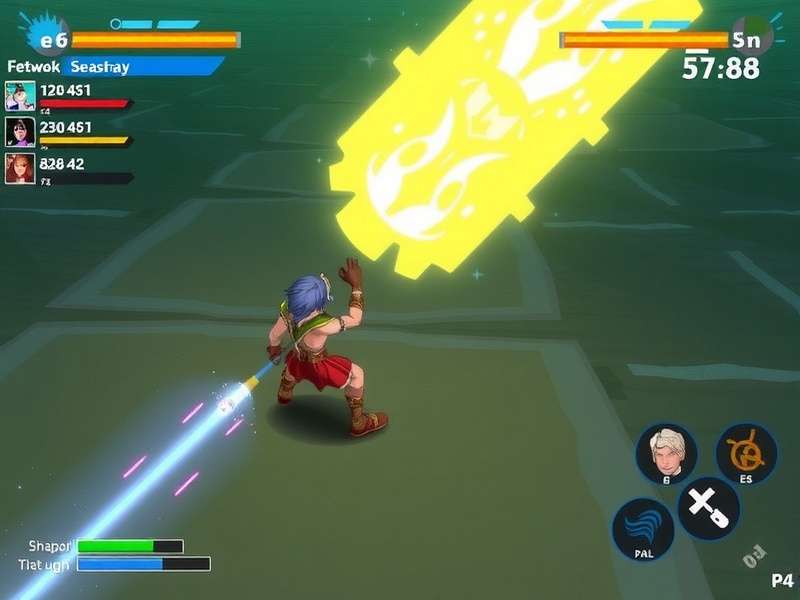This screenshot has height=600, width=800.
Task: Activate the blue wave PAL ability
Action: click(642, 528)
